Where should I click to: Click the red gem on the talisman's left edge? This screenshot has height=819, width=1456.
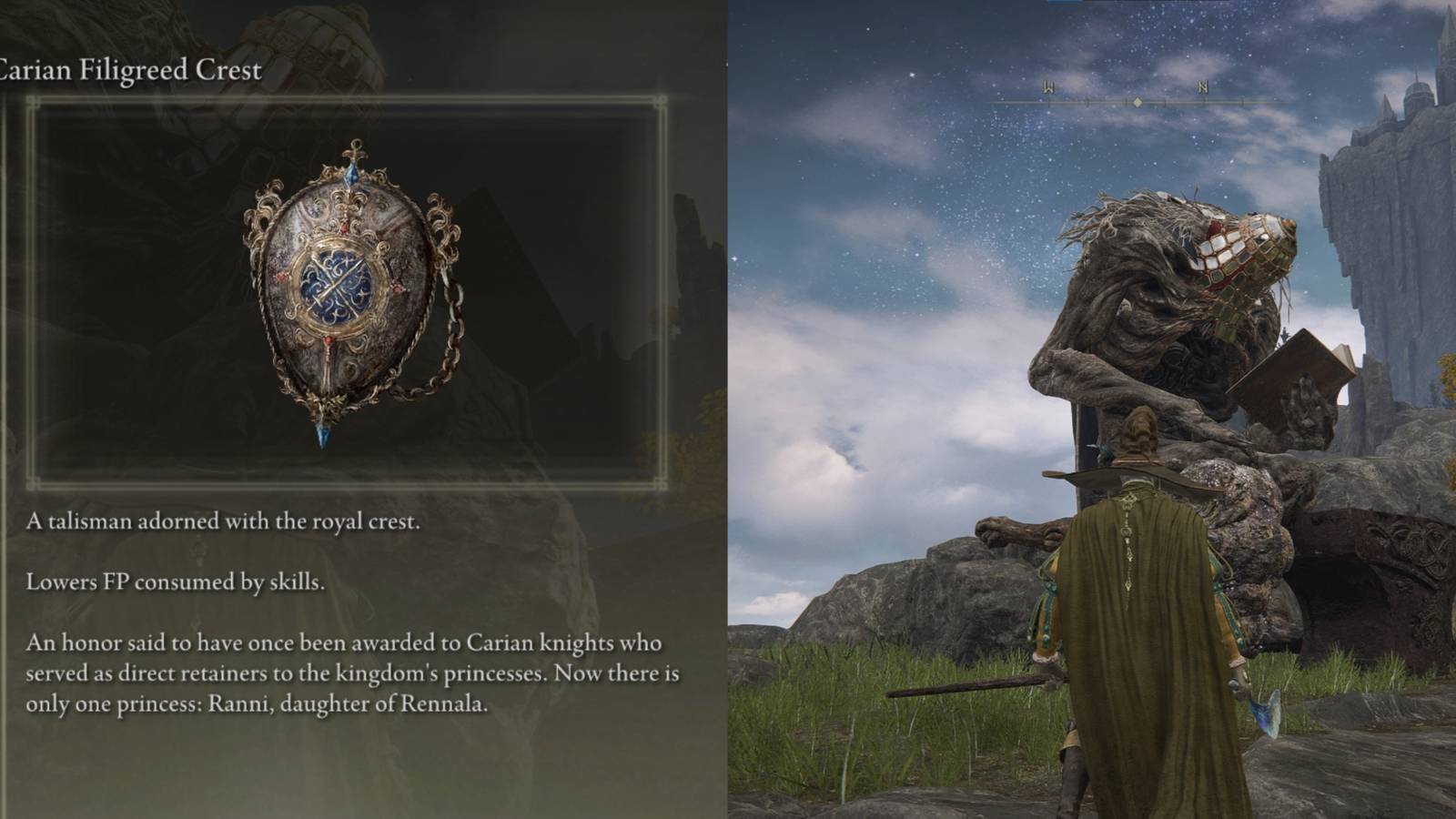pos(283,275)
